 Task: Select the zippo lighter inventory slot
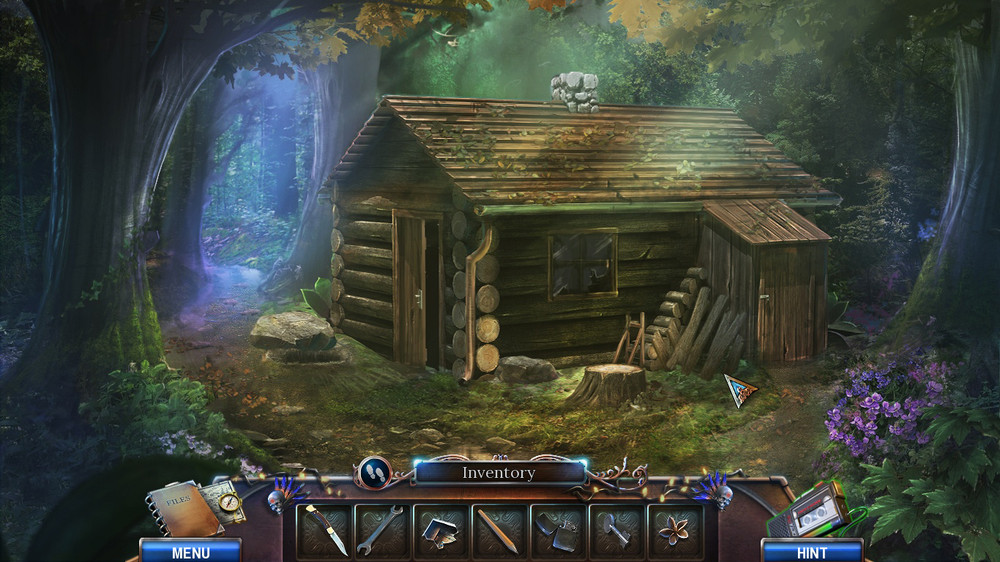[557, 531]
